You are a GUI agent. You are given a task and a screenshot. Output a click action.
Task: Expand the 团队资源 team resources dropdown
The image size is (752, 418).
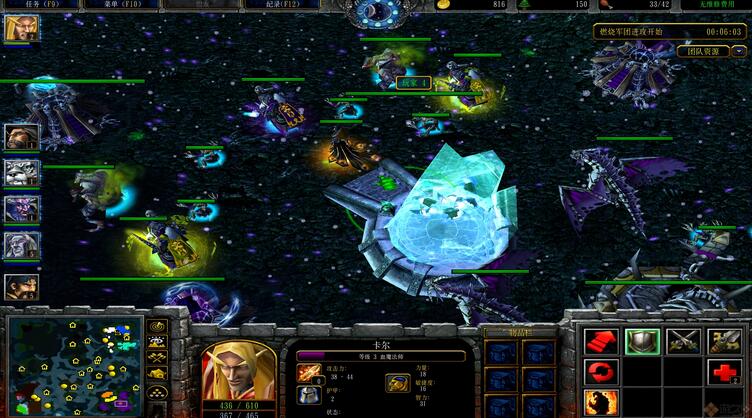[741, 51]
